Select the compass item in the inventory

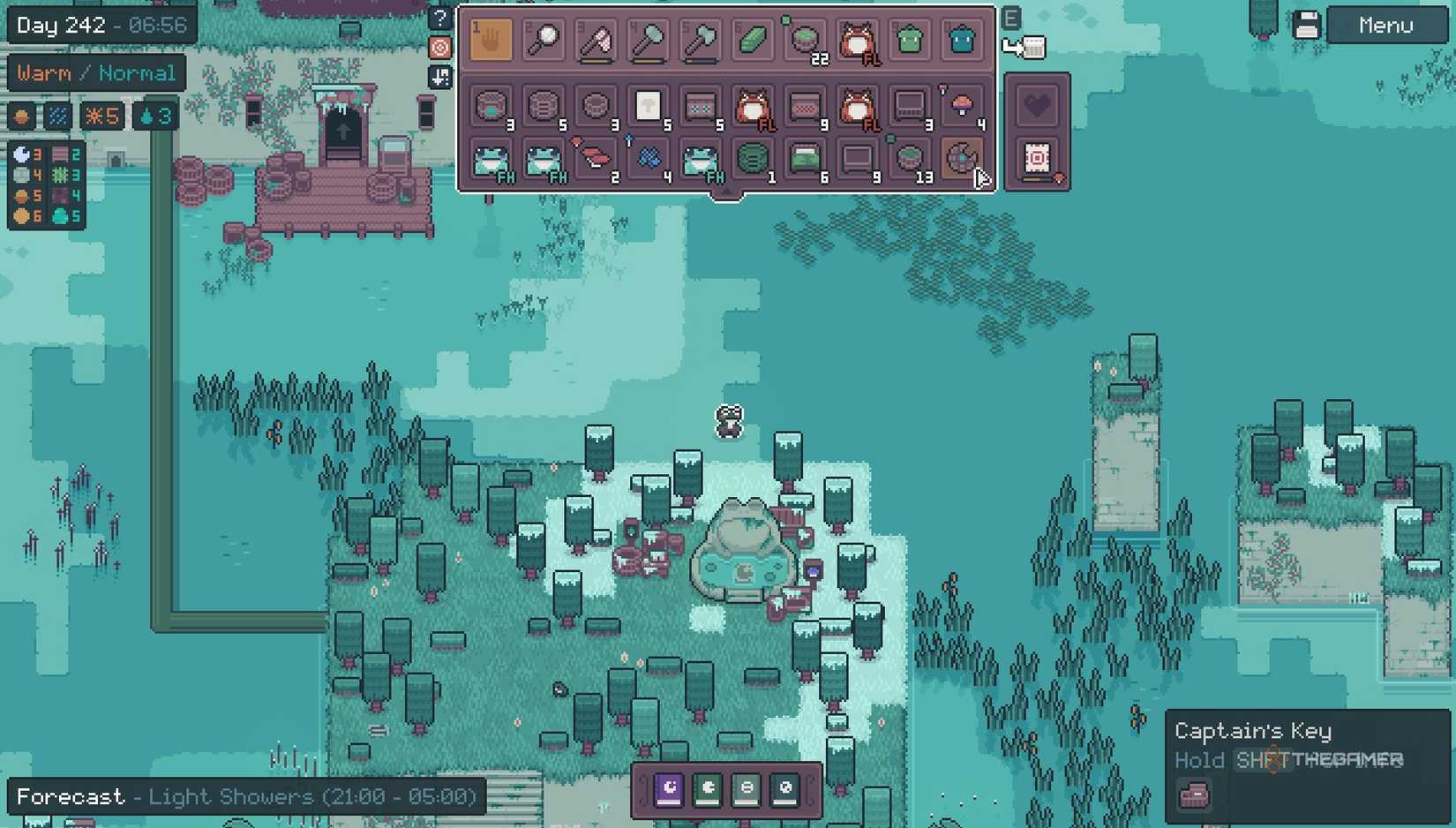click(962, 162)
